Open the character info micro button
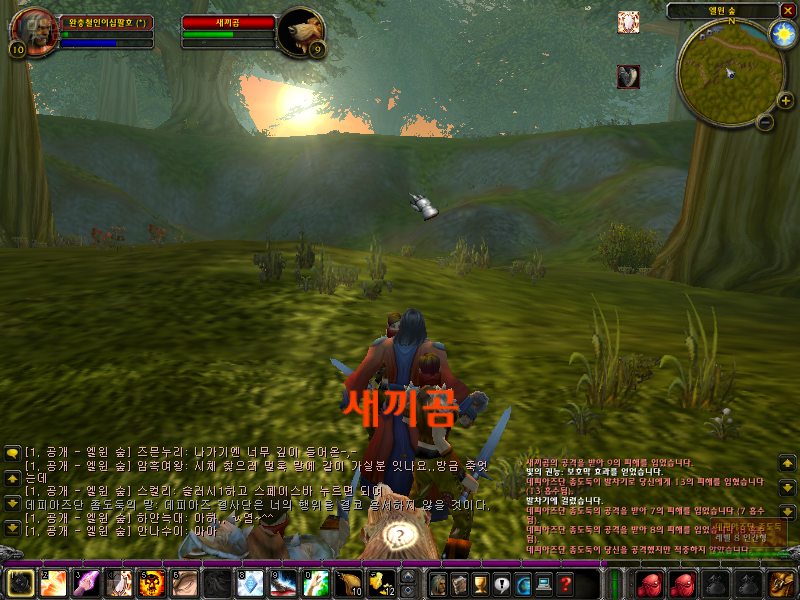This screenshot has width=800, height=600. pos(438,584)
